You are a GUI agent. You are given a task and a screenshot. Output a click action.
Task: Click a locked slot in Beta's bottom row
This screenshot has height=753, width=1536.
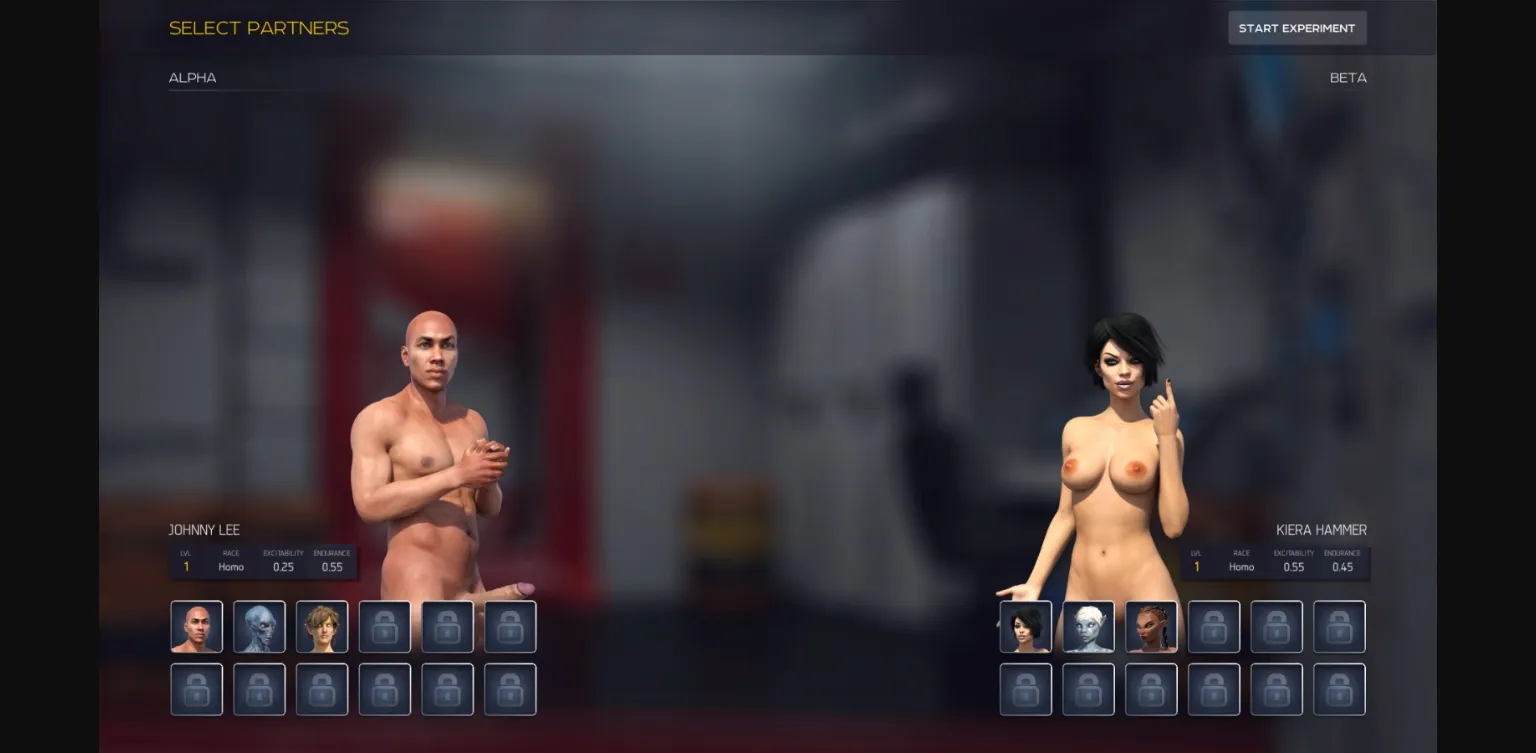1025,689
